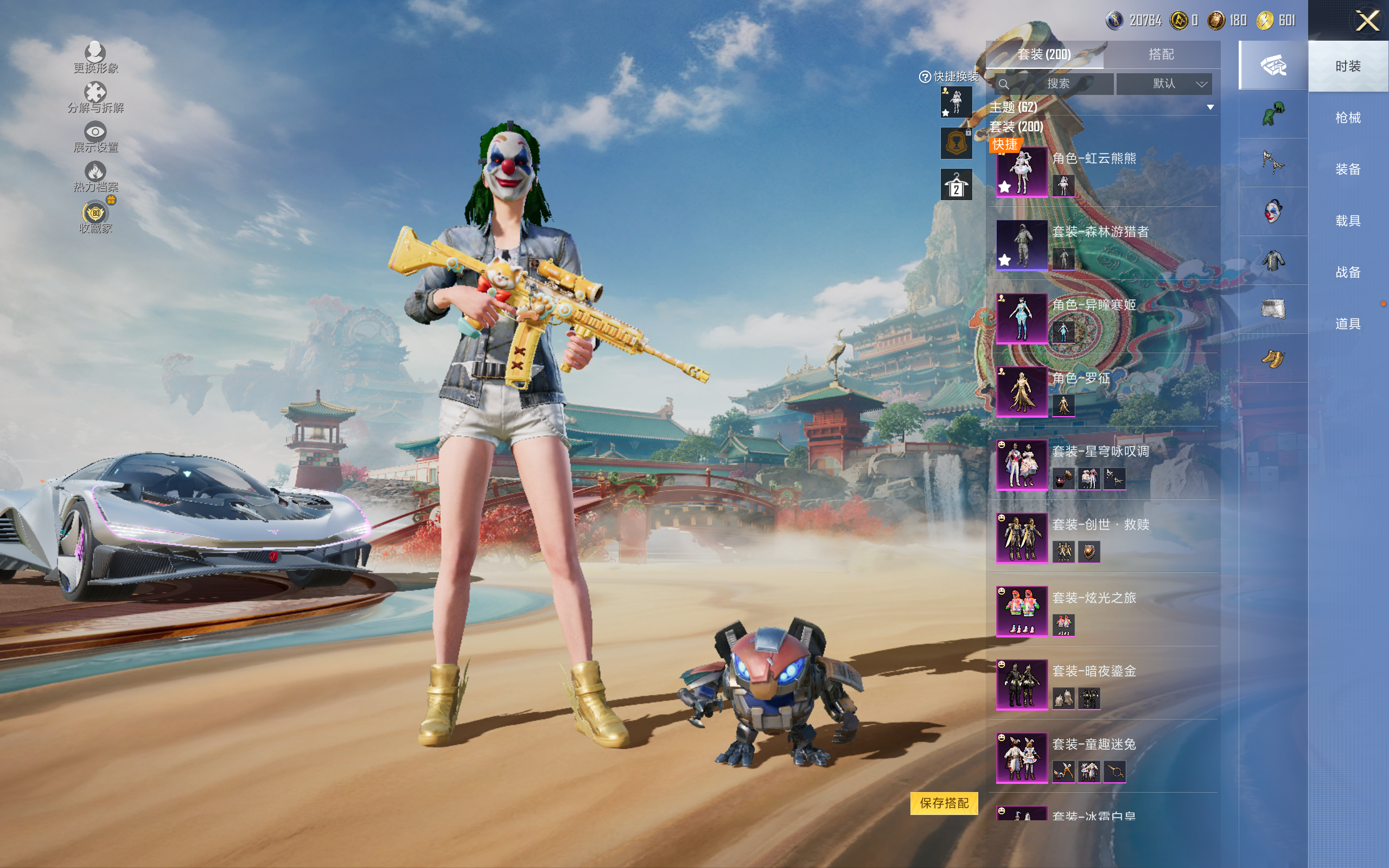Open the 载具 category

click(x=1347, y=221)
